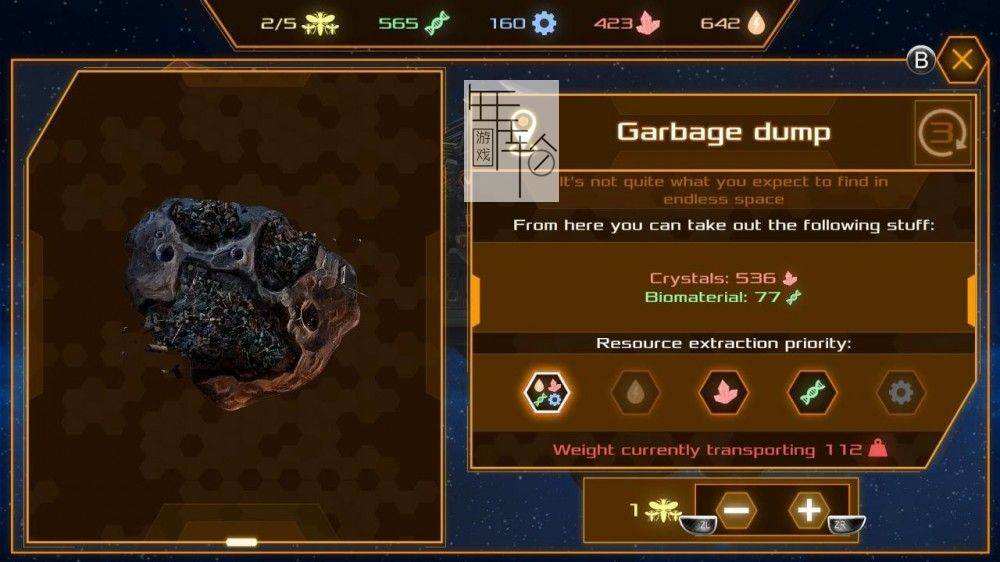Click the right arrow tab of resource panel
This screenshot has width=1000, height=562.
(x=972, y=300)
